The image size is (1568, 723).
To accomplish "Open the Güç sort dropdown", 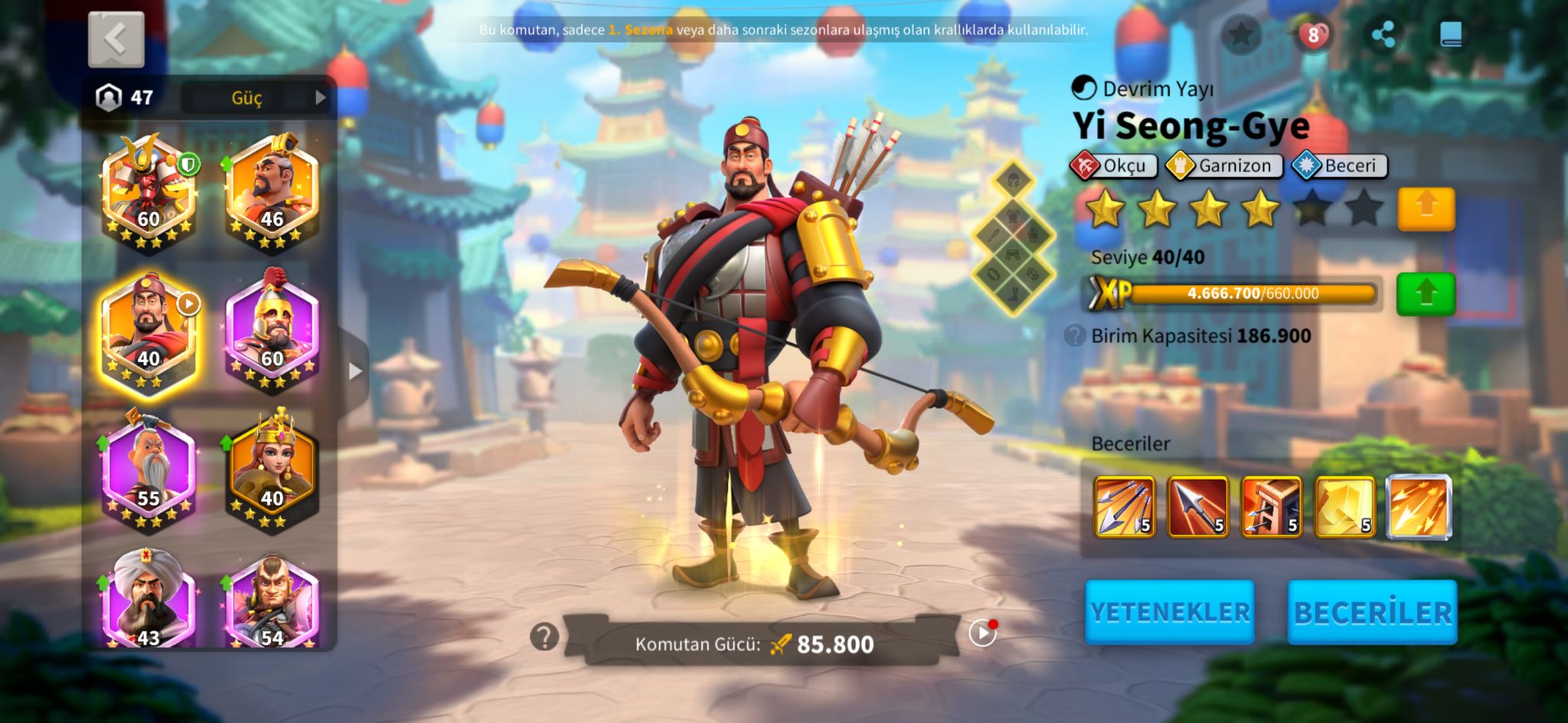I will pyautogui.click(x=256, y=98).
